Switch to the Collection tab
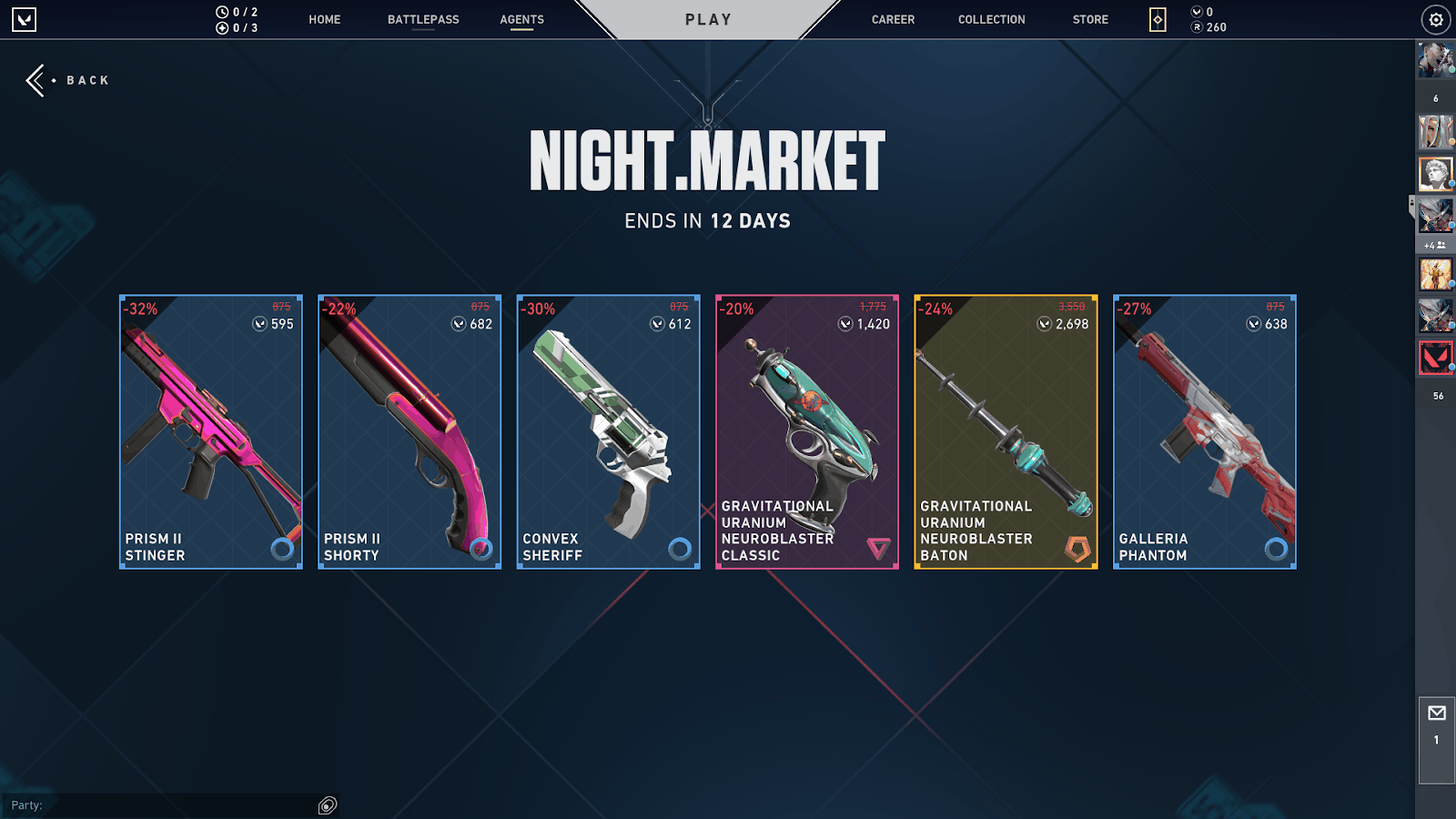Image resolution: width=1456 pixels, height=819 pixels. tap(991, 19)
